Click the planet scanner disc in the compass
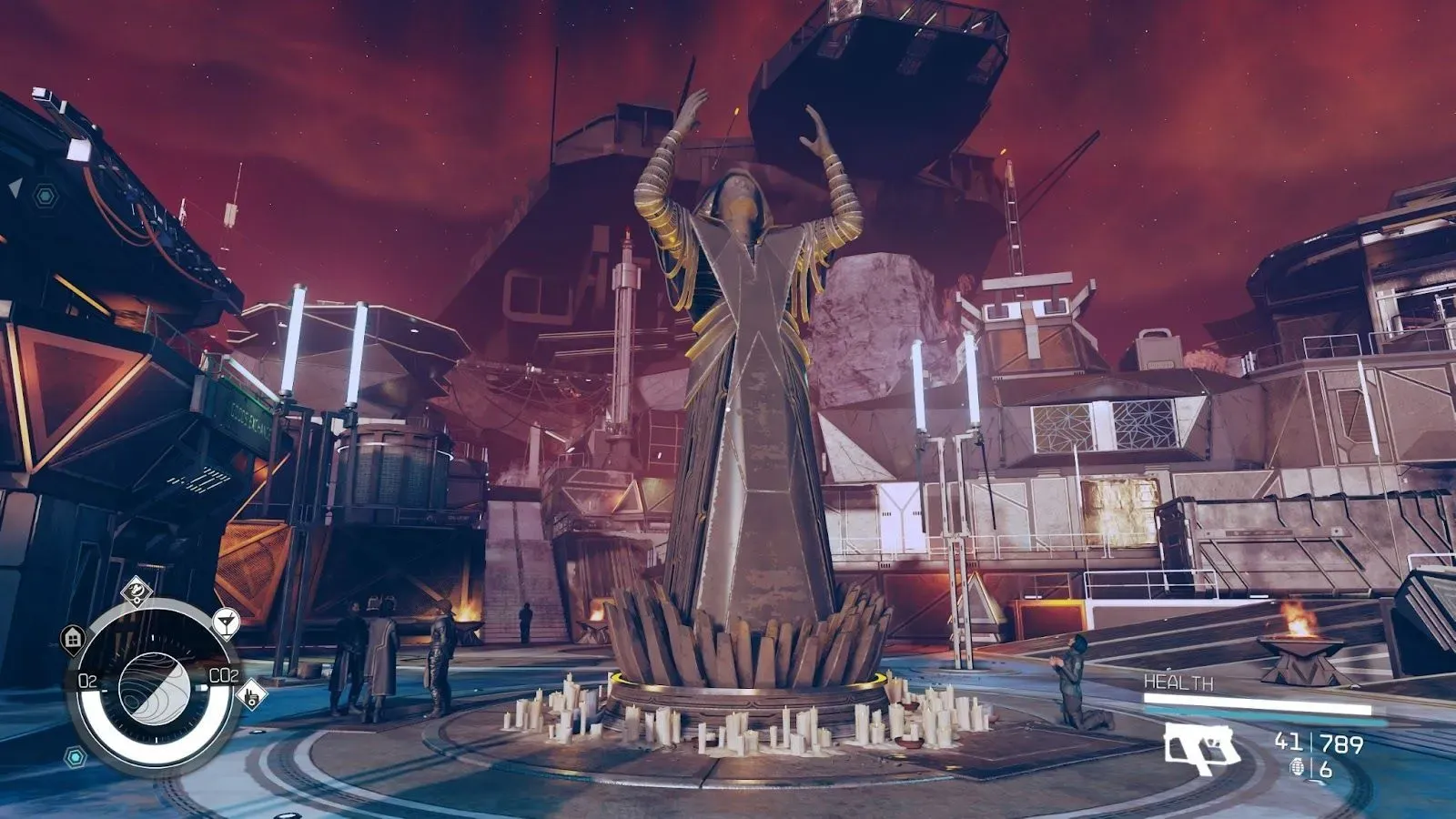1456x819 pixels. [153, 685]
